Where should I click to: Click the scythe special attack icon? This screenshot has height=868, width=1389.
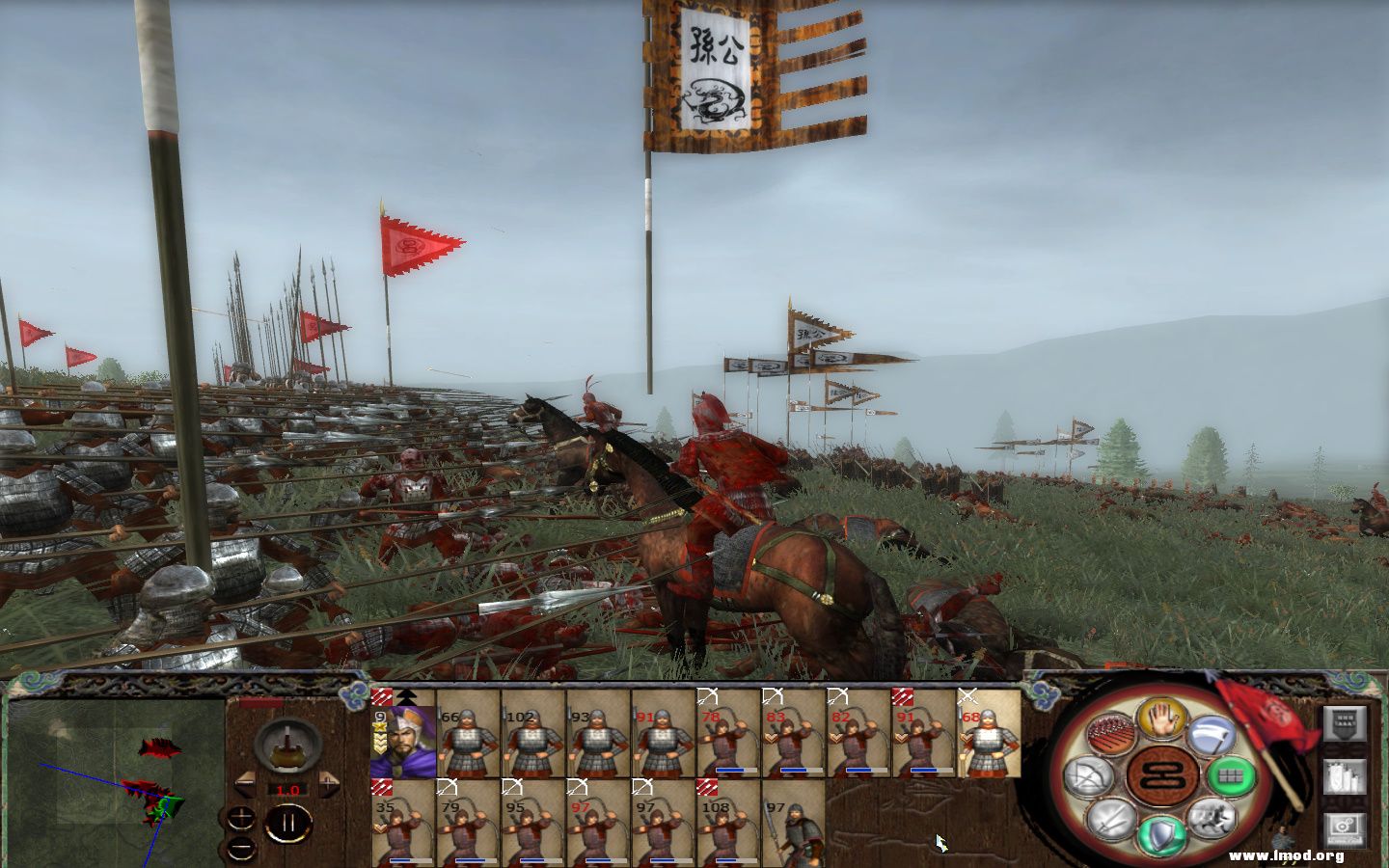pos(1212,735)
